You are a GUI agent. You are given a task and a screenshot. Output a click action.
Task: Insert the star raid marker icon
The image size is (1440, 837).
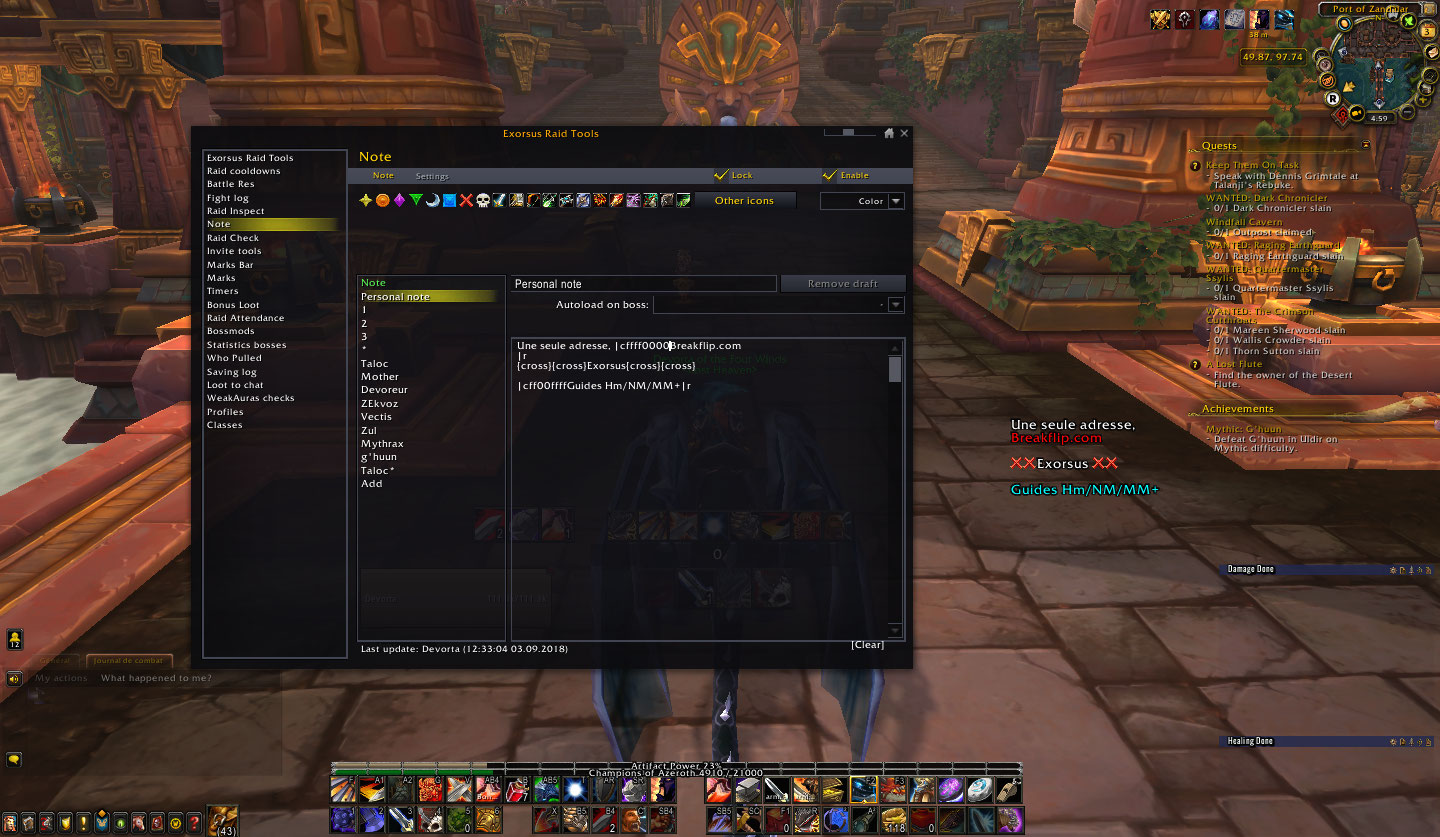tap(366, 200)
